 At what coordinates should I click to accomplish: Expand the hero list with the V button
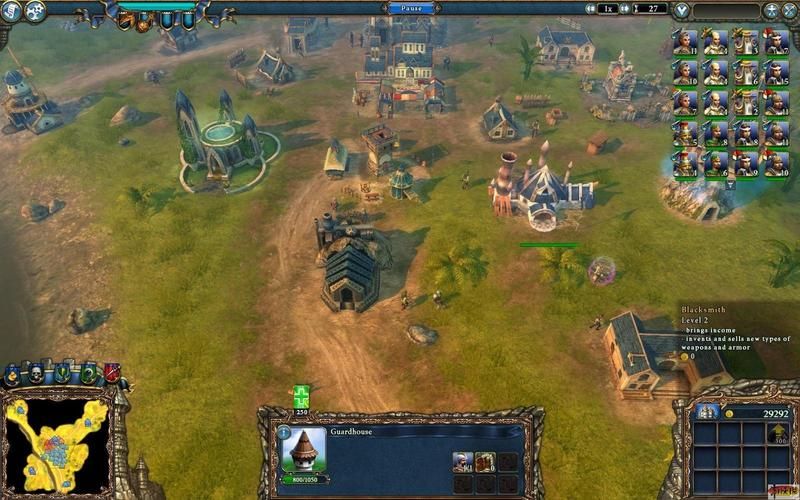(x=682, y=10)
